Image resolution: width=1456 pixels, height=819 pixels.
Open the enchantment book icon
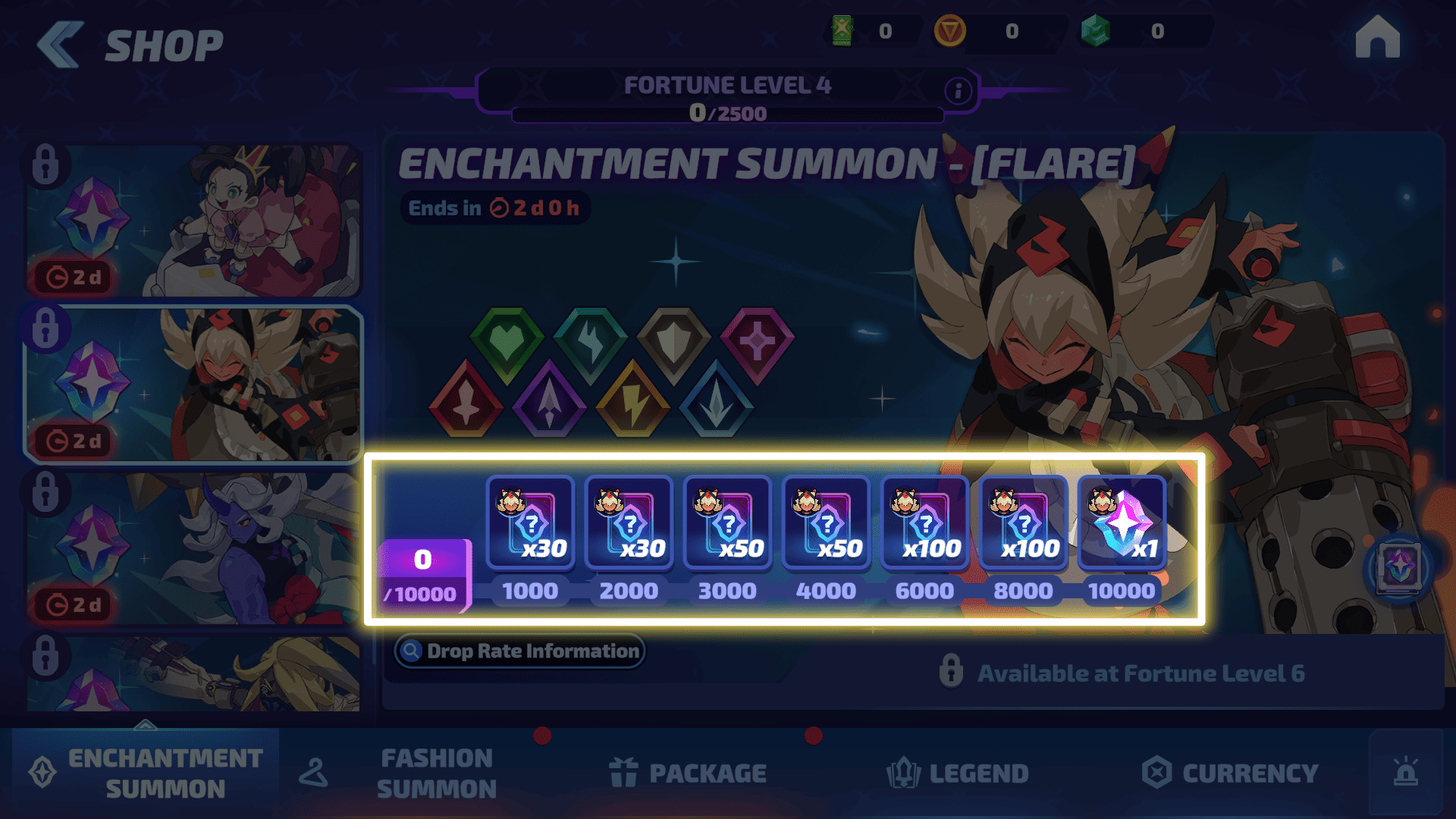click(x=1399, y=567)
